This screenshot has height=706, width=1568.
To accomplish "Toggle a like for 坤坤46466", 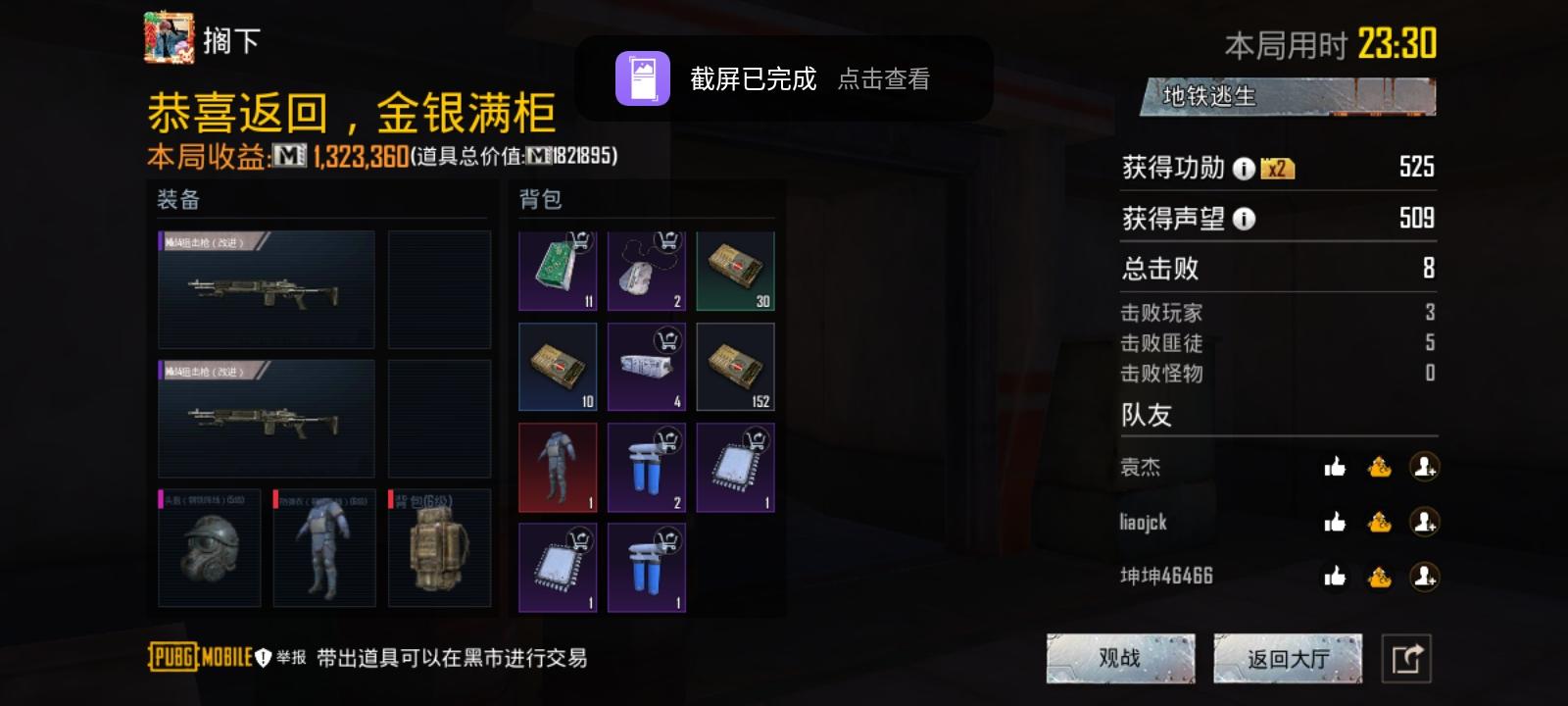I will point(1335,577).
